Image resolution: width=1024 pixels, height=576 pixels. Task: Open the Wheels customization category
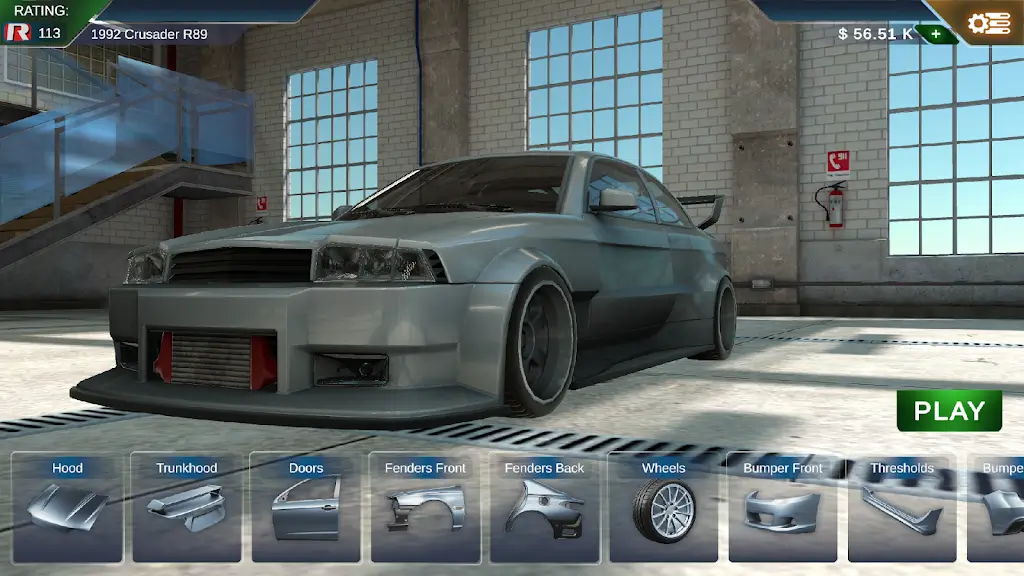click(x=663, y=506)
